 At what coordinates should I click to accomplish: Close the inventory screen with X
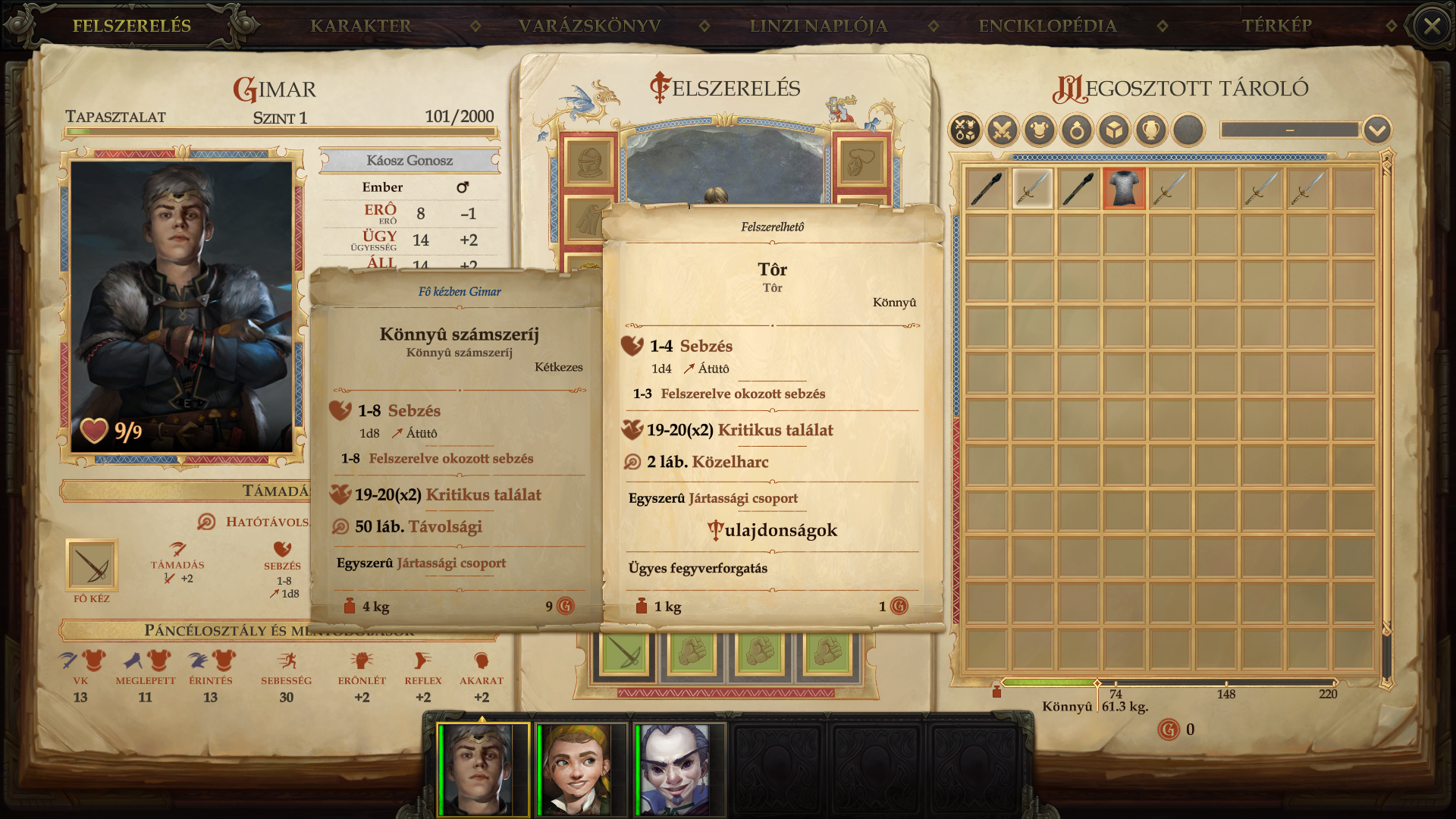(x=1432, y=27)
